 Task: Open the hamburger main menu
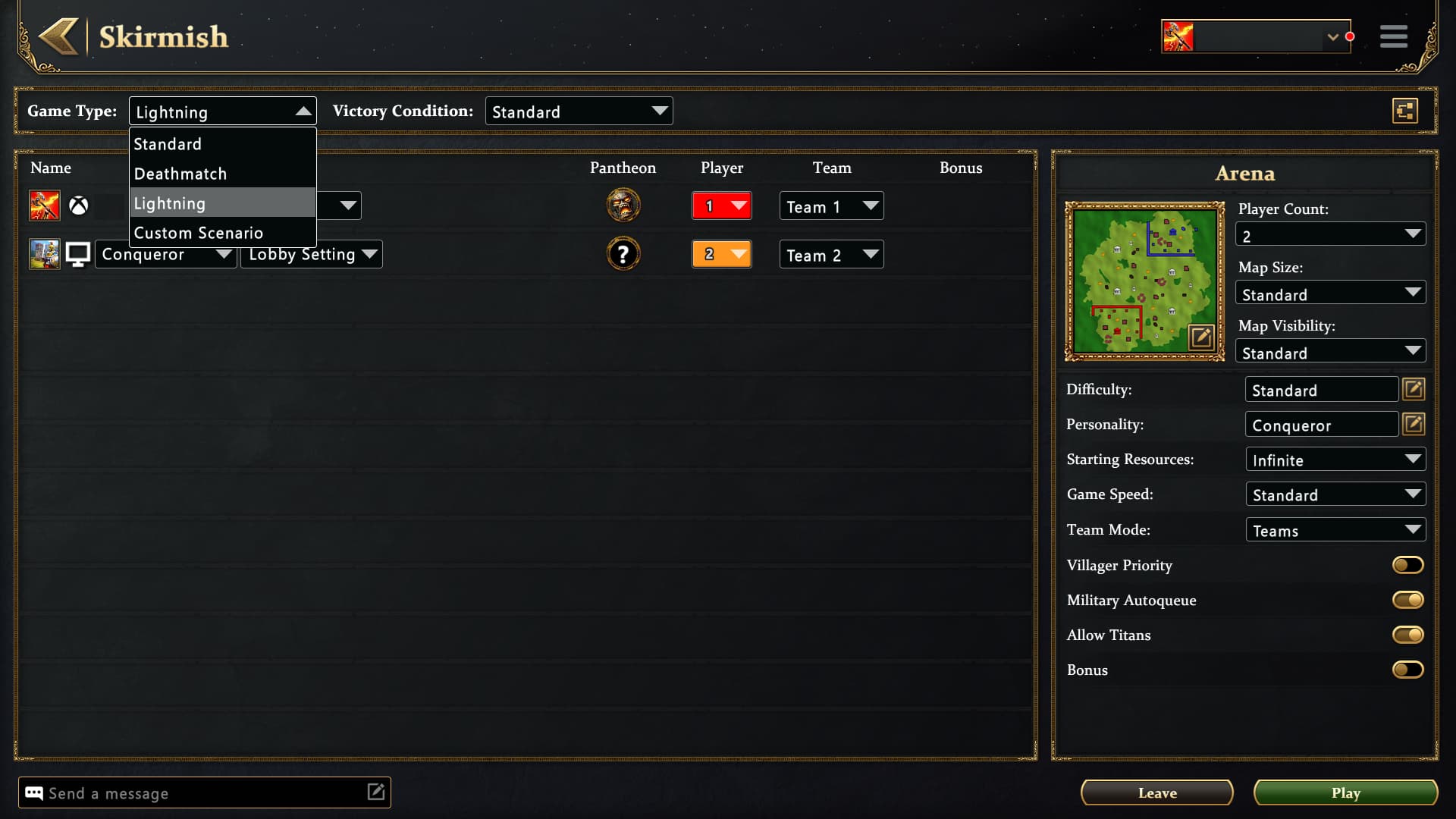[x=1393, y=36]
